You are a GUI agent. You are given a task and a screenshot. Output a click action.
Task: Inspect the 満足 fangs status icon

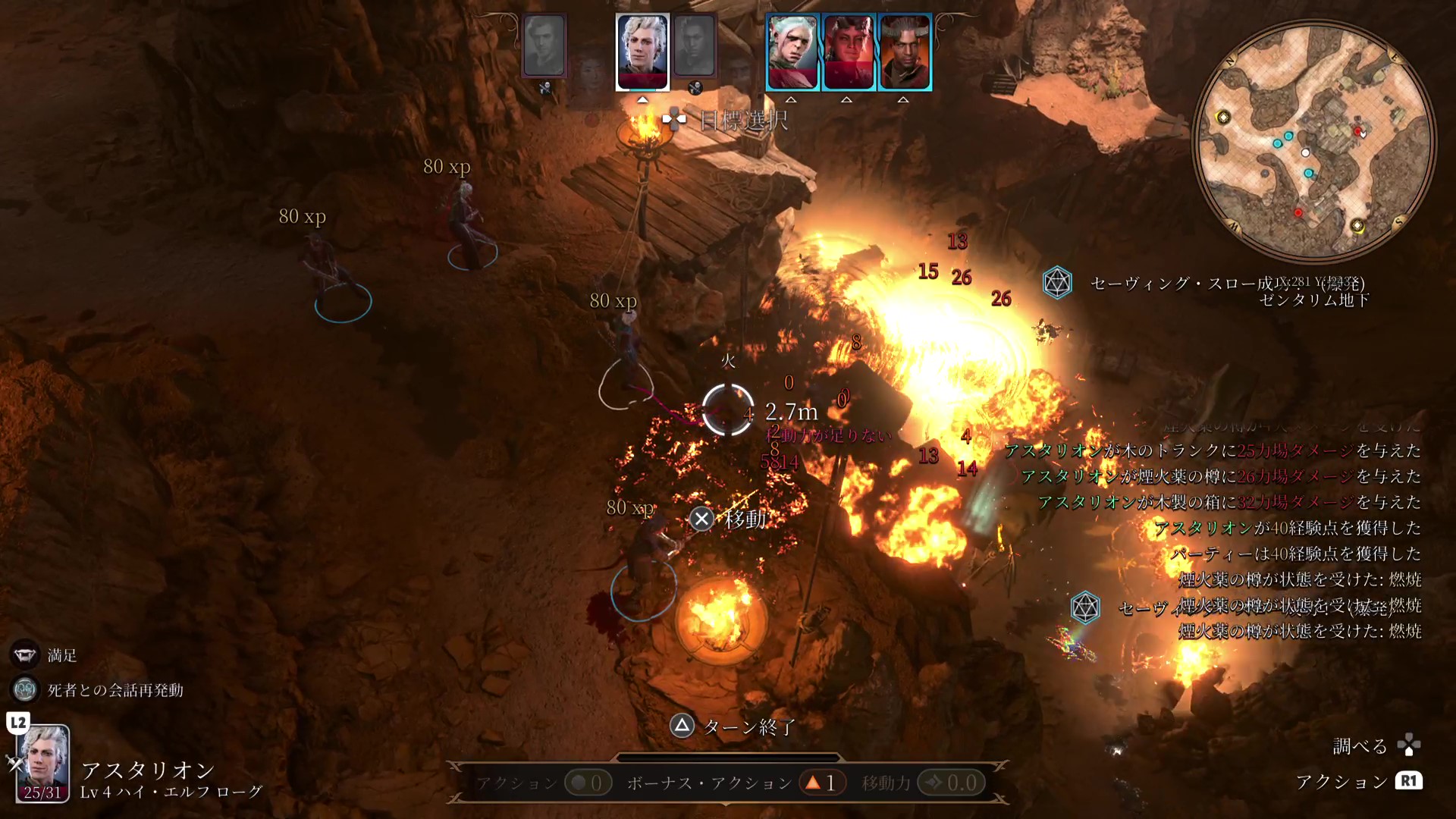24,655
